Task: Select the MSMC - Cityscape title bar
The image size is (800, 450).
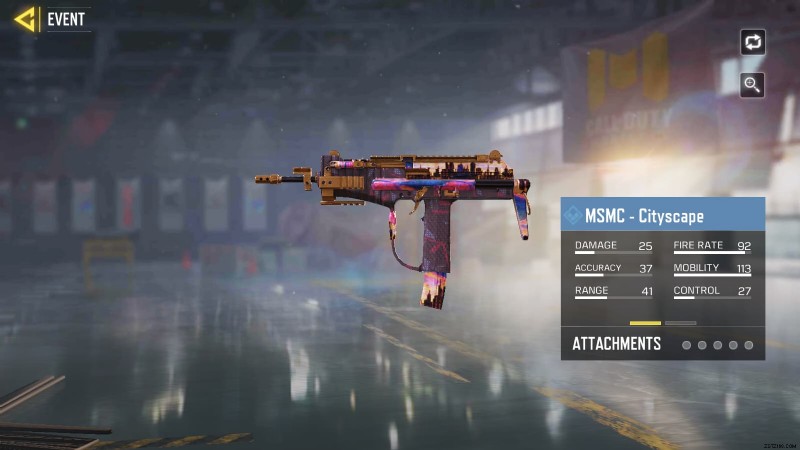Action: (662, 215)
